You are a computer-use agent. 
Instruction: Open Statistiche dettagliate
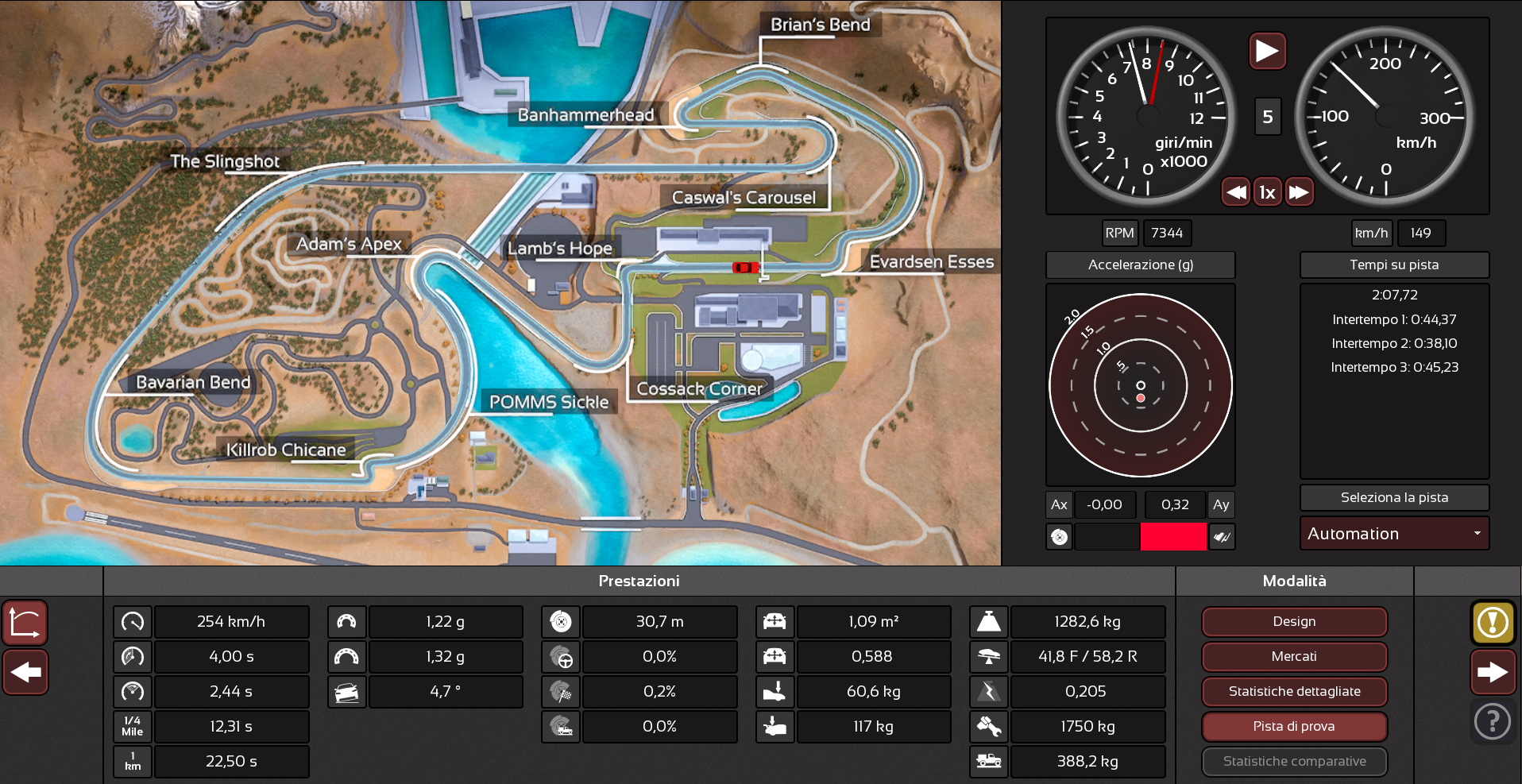pyautogui.click(x=1294, y=692)
